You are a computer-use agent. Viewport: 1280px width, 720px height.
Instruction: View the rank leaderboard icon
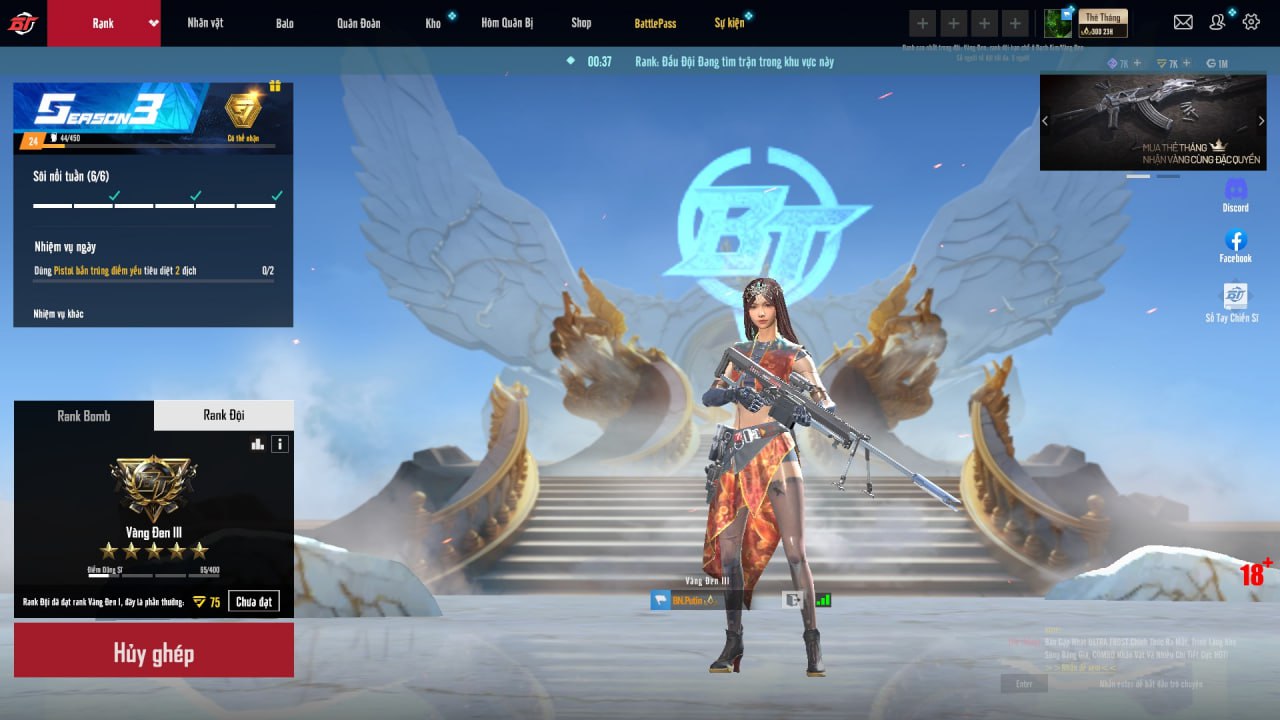(257, 444)
